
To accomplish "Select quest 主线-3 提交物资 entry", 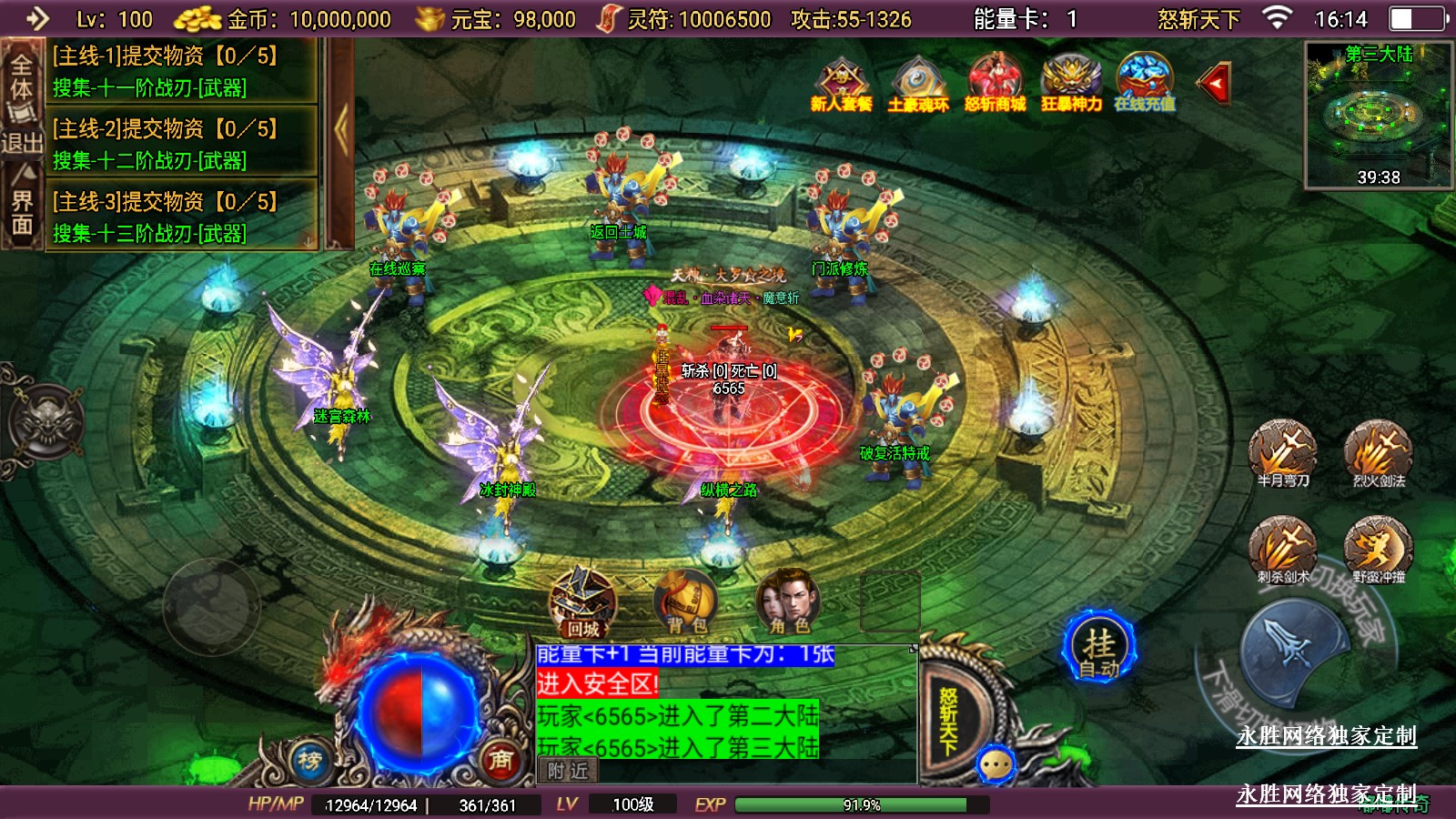I will (x=182, y=217).
